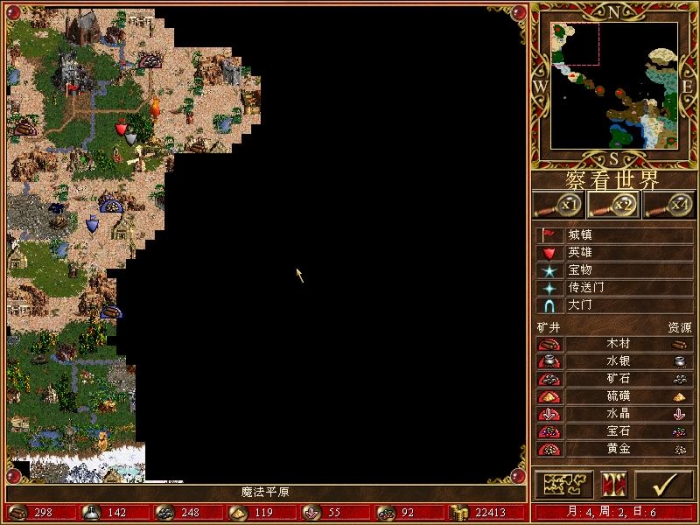Pick the 传送门 (teleporter) legend entry
The width and height of the screenshot is (700, 525).
tap(584, 287)
